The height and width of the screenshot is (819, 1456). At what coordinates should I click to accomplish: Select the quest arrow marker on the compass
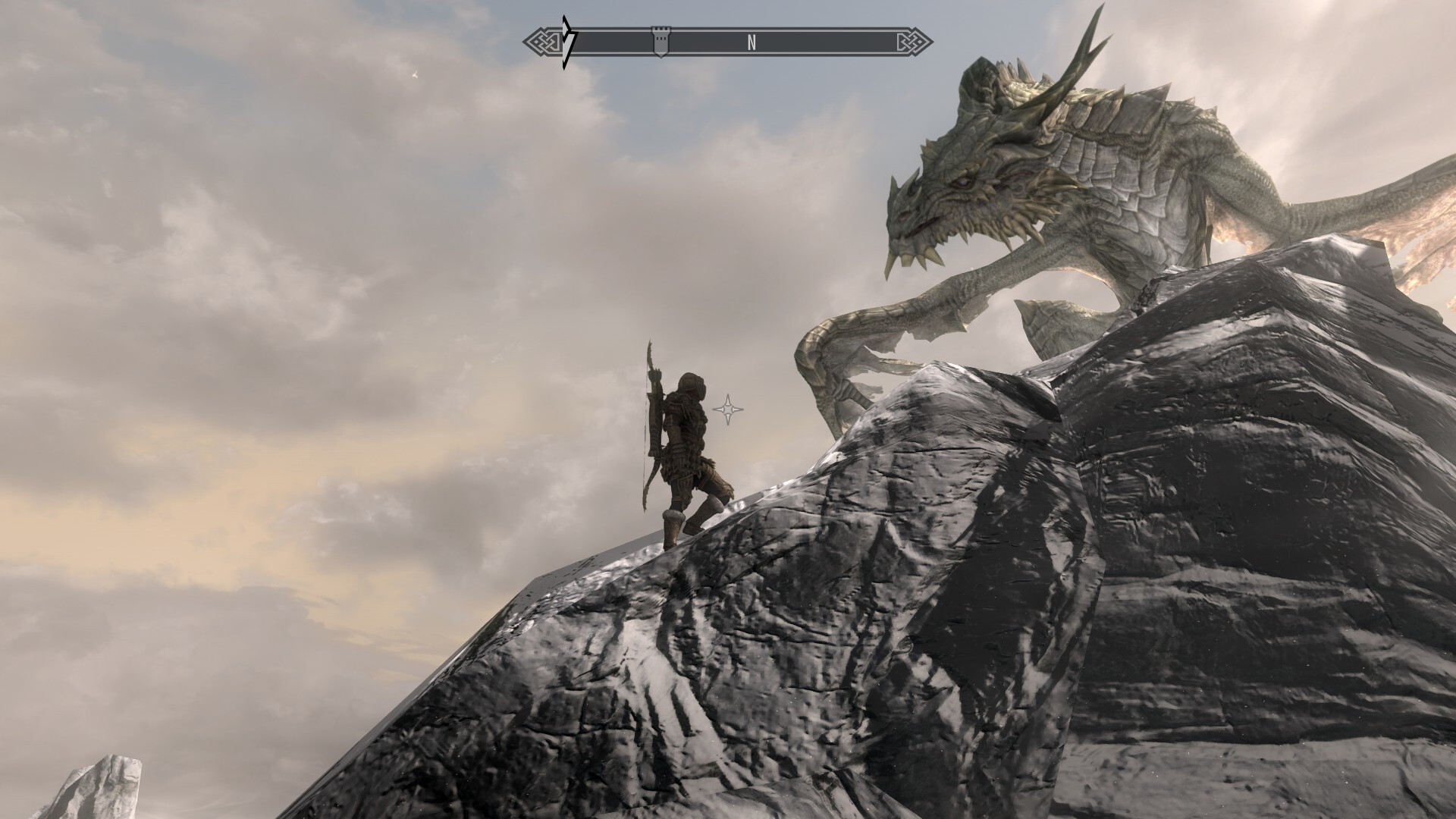pos(569,42)
